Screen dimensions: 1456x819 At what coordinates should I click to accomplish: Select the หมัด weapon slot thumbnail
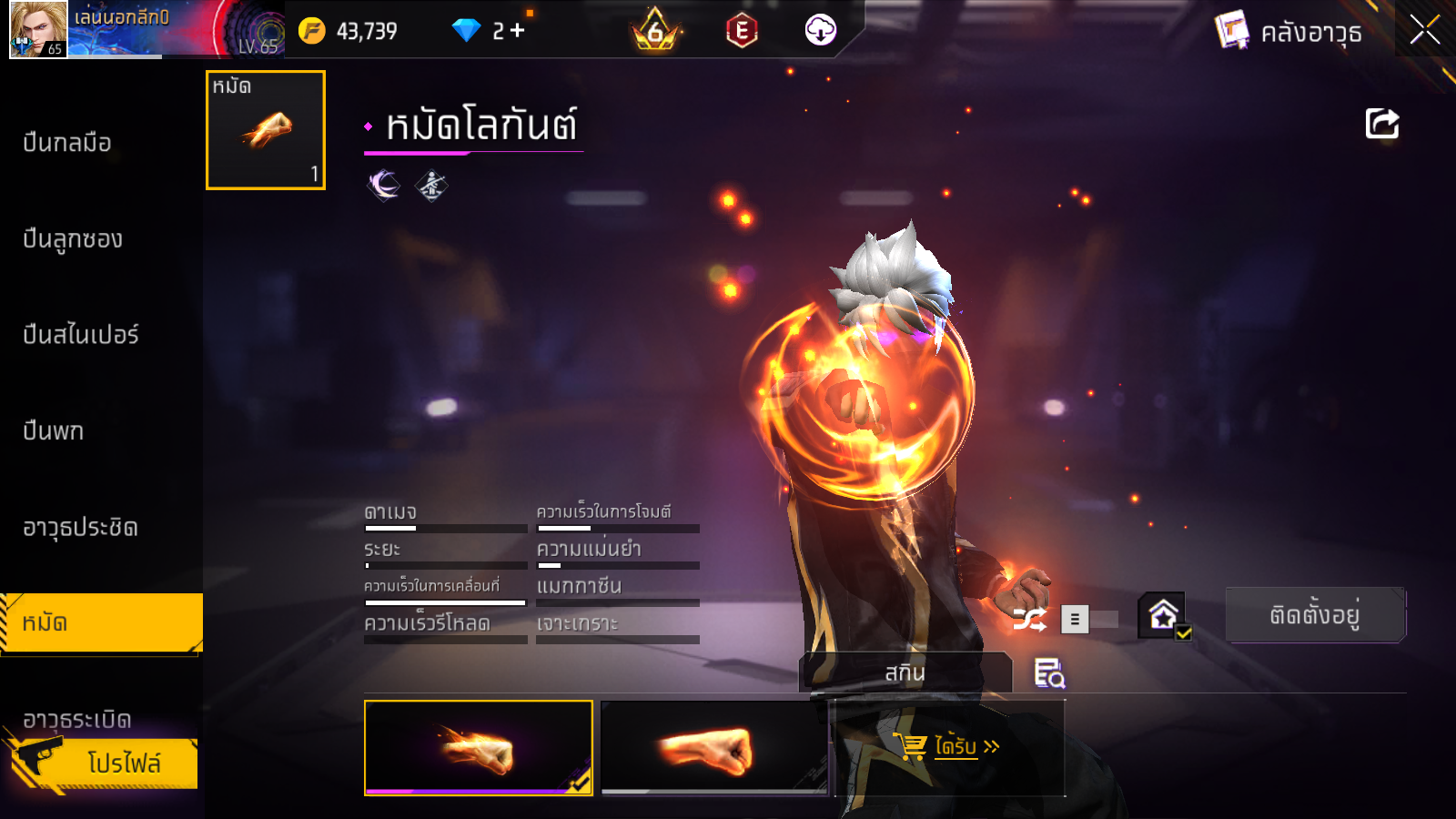(266, 130)
